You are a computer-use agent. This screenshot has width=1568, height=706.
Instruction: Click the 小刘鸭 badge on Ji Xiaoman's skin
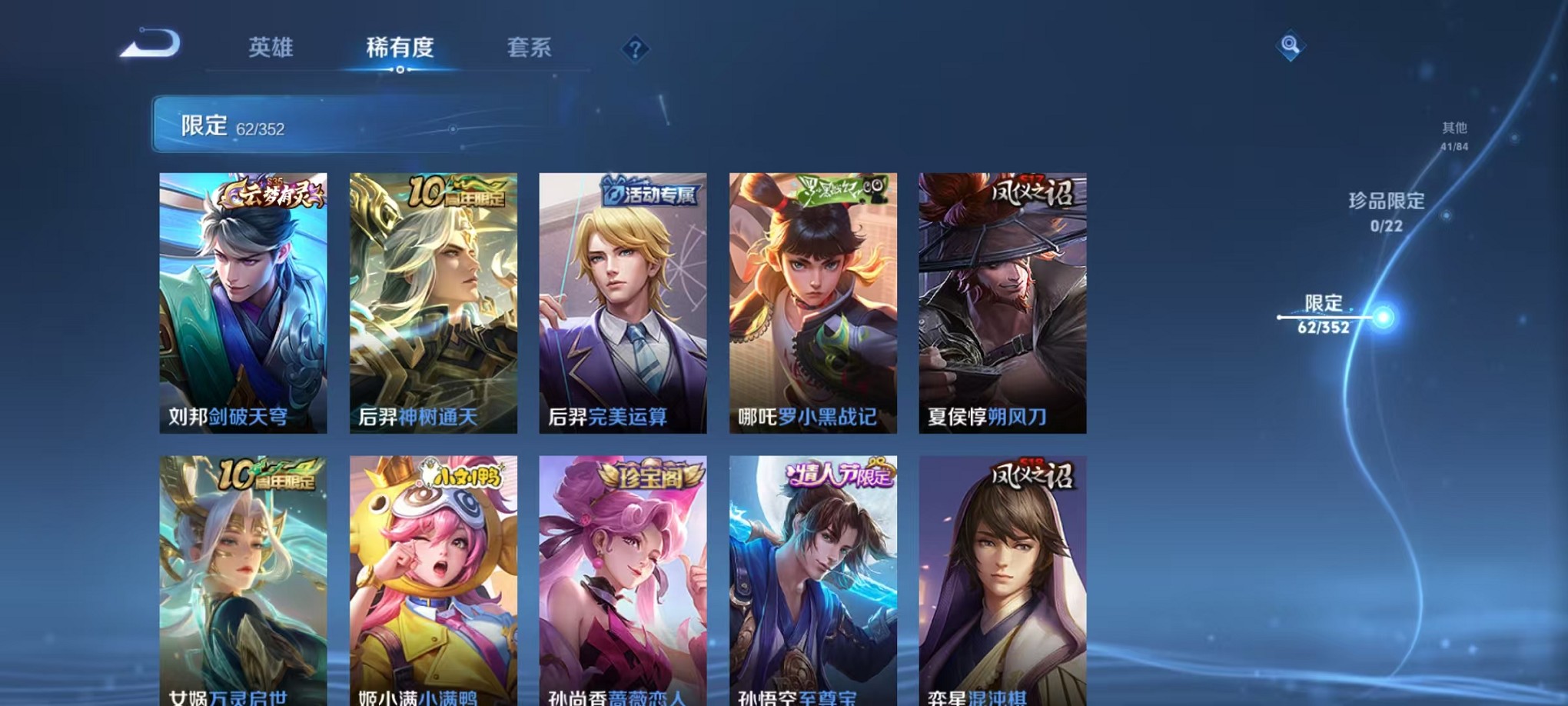[461, 478]
